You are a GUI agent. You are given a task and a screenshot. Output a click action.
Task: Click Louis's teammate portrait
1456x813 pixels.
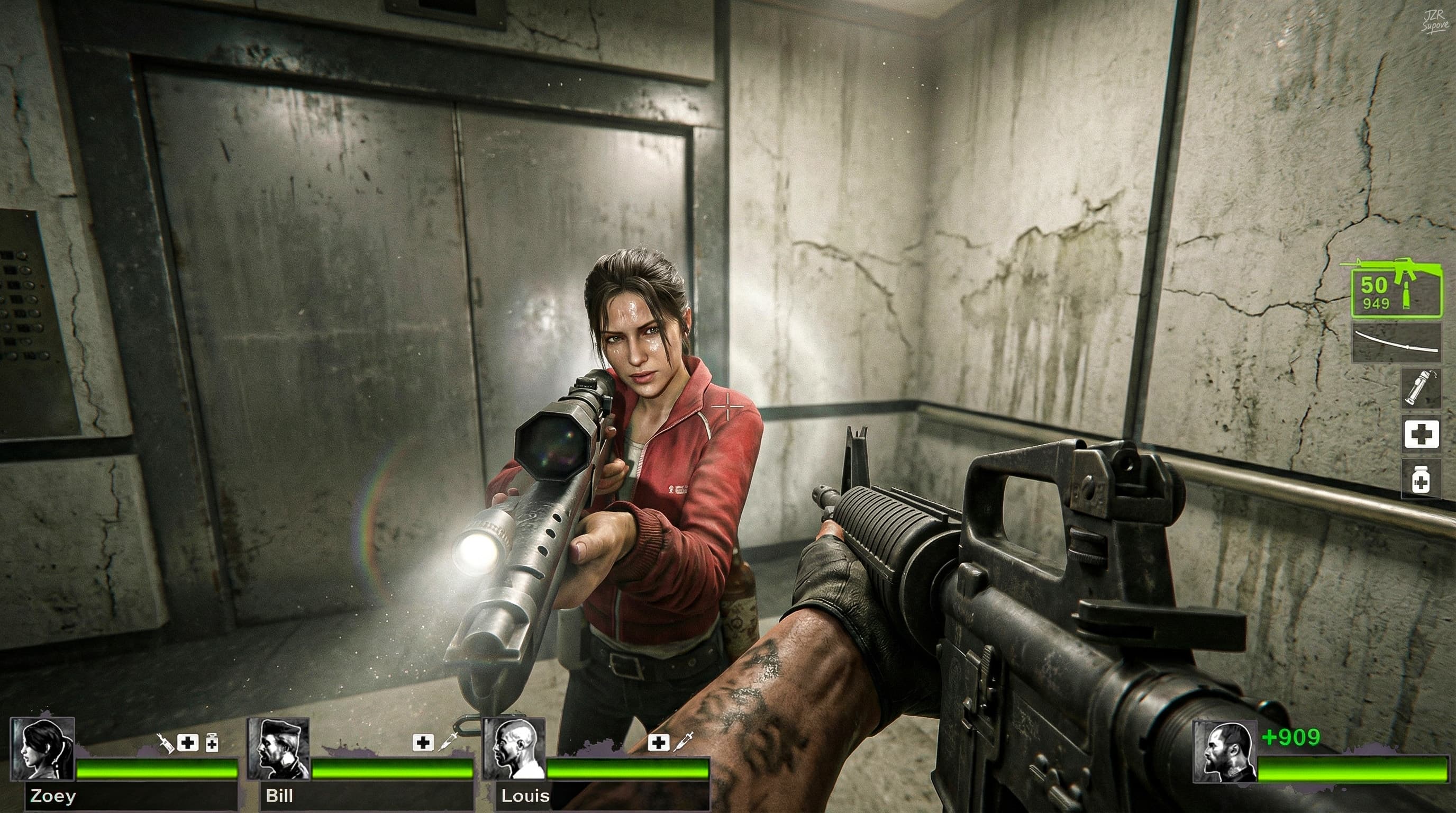click(513, 749)
